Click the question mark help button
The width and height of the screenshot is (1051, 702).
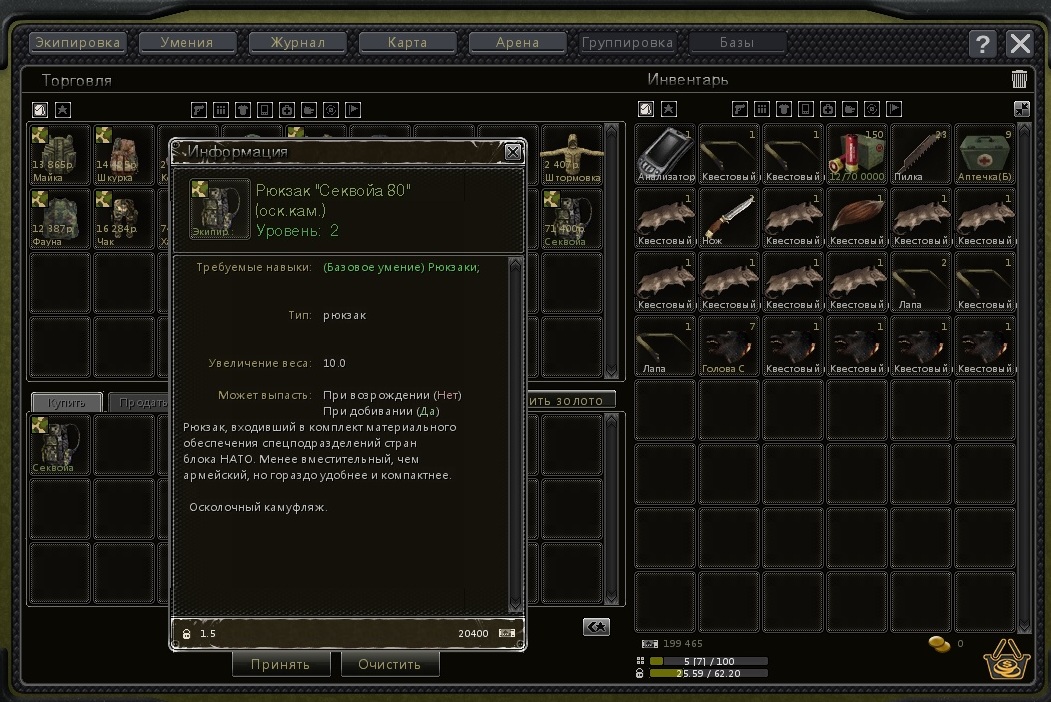pyautogui.click(x=983, y=44)
